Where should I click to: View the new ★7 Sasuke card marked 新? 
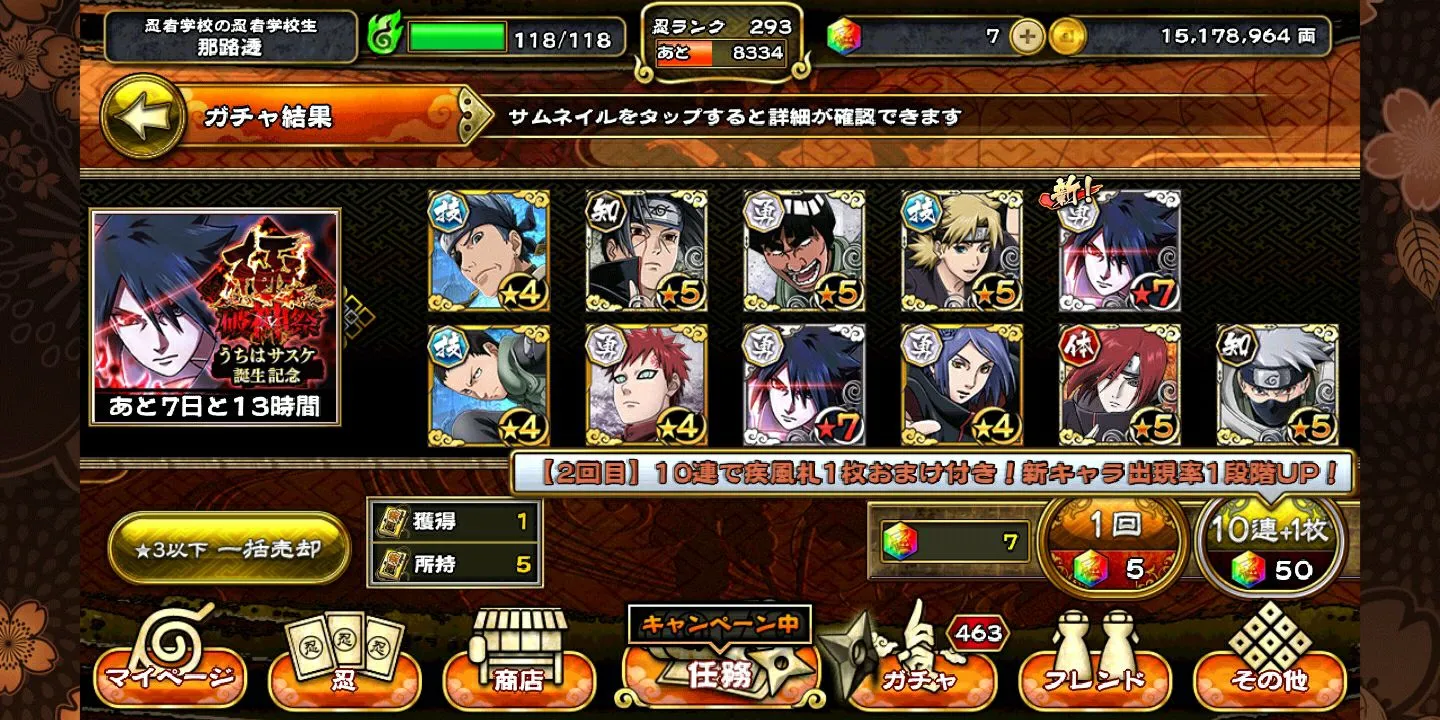(x=1120, y=251)
